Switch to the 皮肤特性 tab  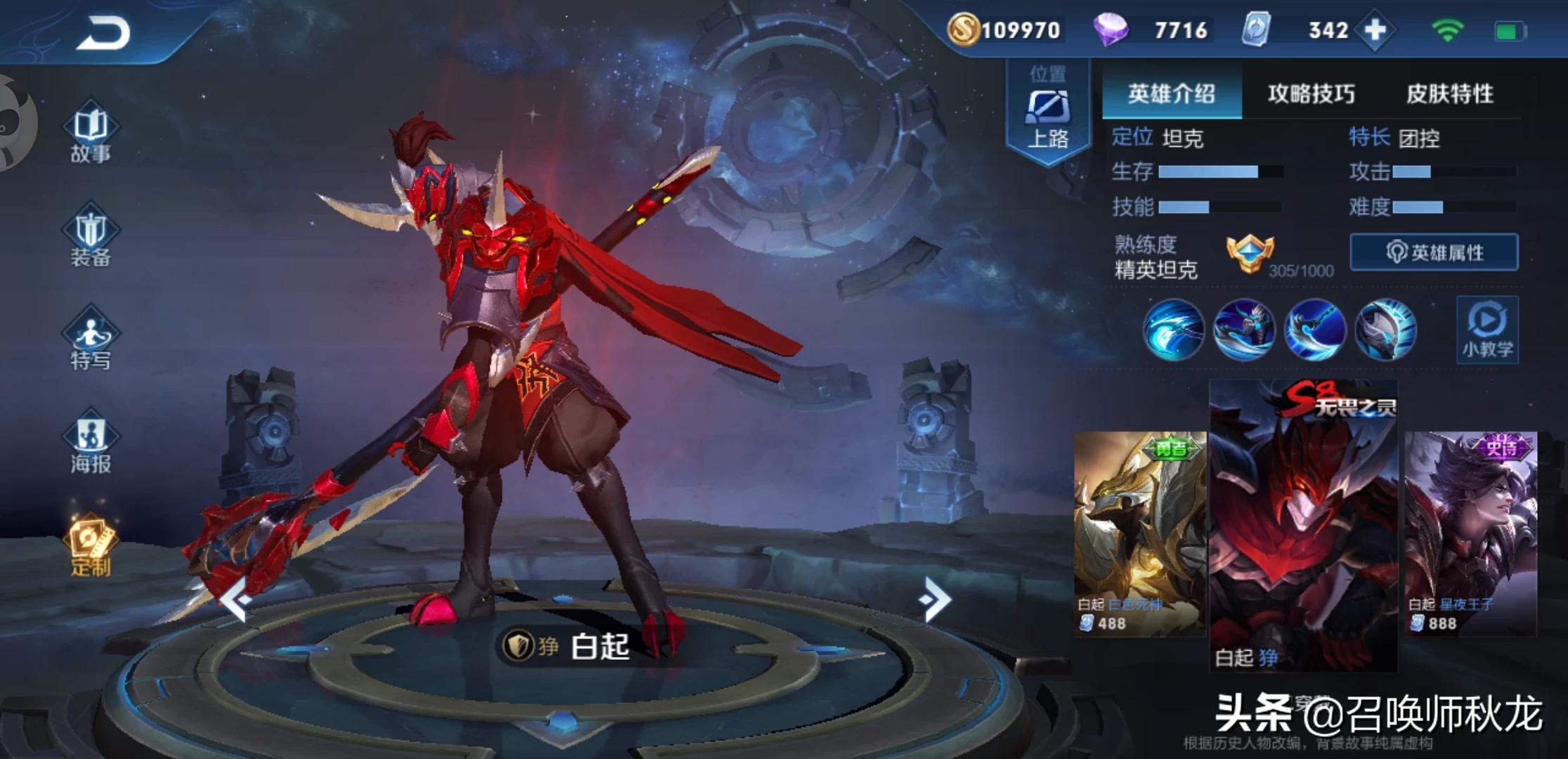(x=1449, y=93)
